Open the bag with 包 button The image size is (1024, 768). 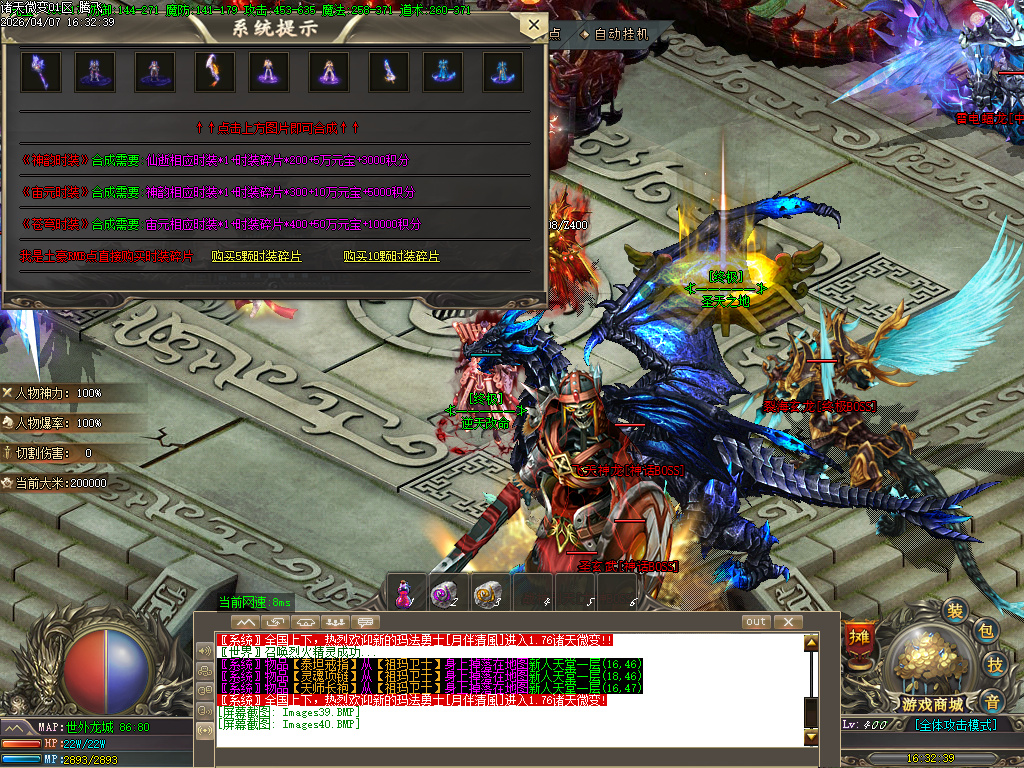[x=985, y=631]
